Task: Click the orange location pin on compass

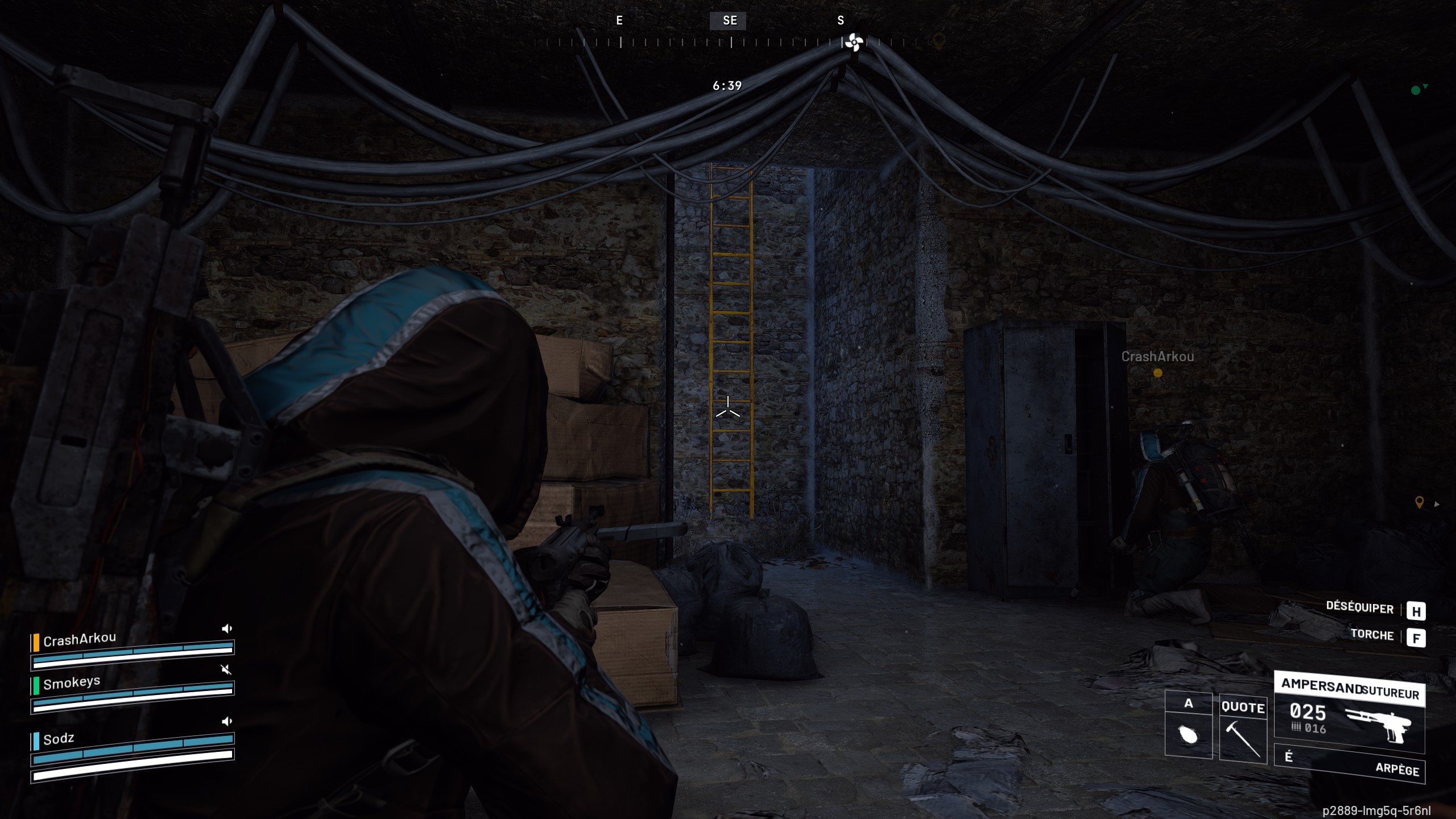Action: (x=939, y=41)
